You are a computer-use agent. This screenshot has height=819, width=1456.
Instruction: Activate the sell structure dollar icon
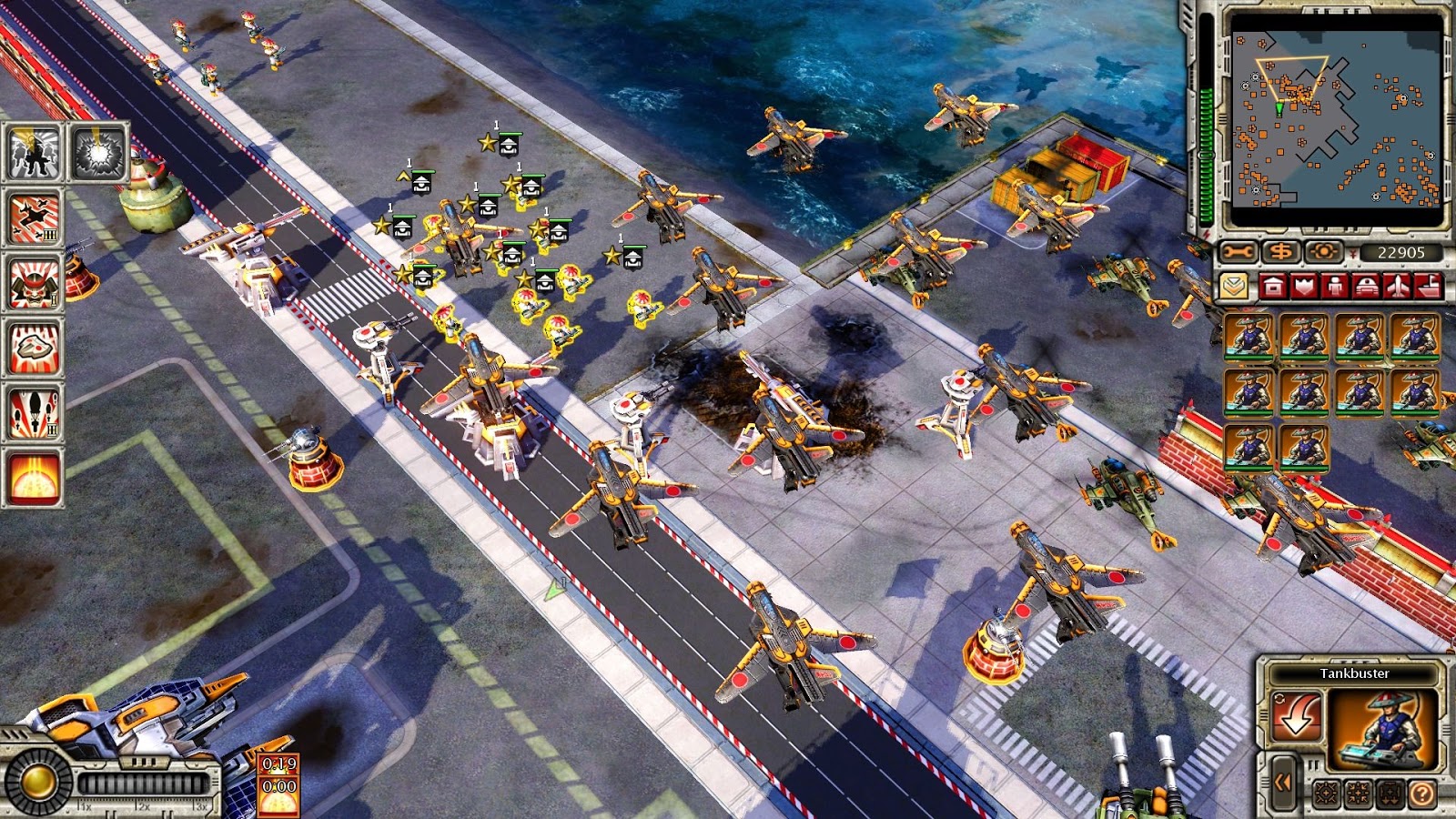pyautogui.click(x=1282, y=250)
